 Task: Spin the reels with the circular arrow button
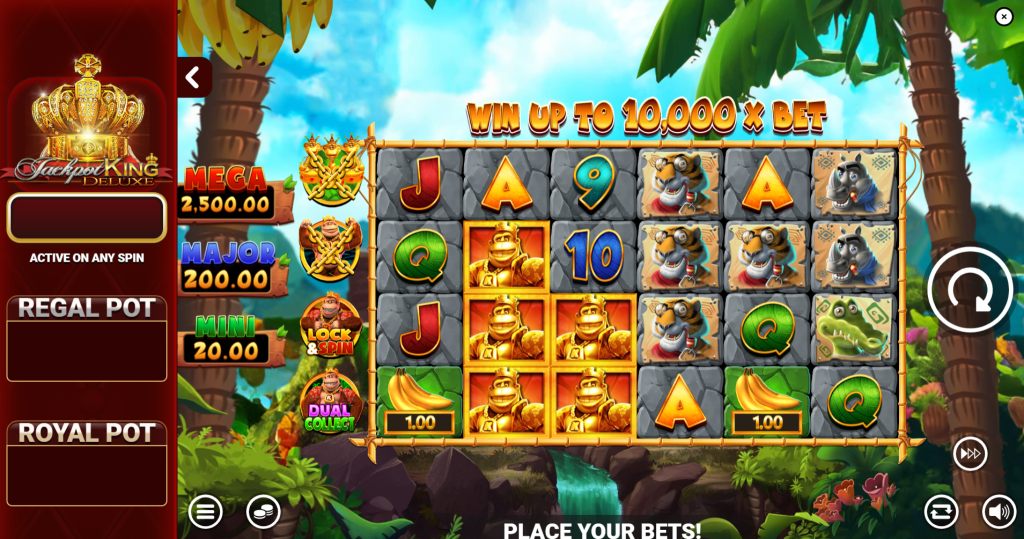coord(969,290)
